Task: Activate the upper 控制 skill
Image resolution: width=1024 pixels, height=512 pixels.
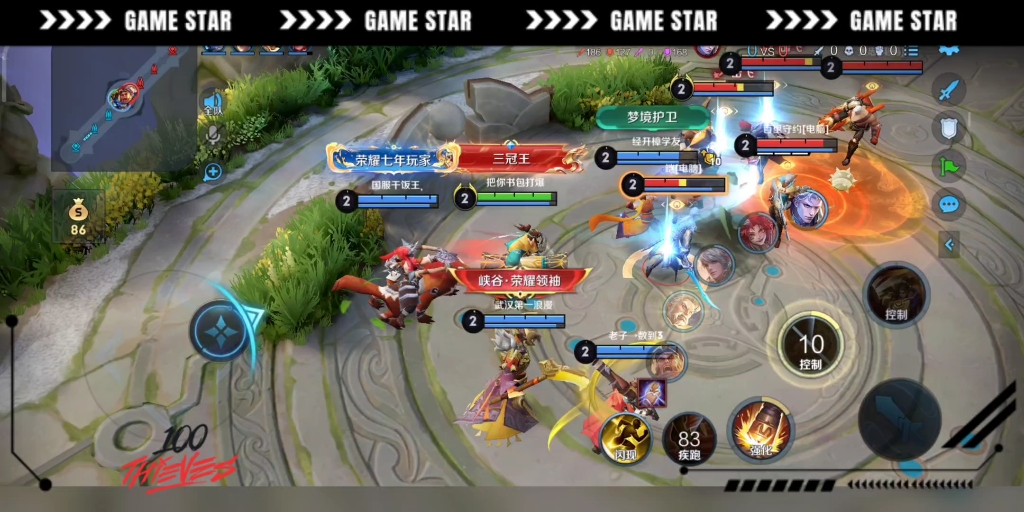Action: (x=896, y=294)
